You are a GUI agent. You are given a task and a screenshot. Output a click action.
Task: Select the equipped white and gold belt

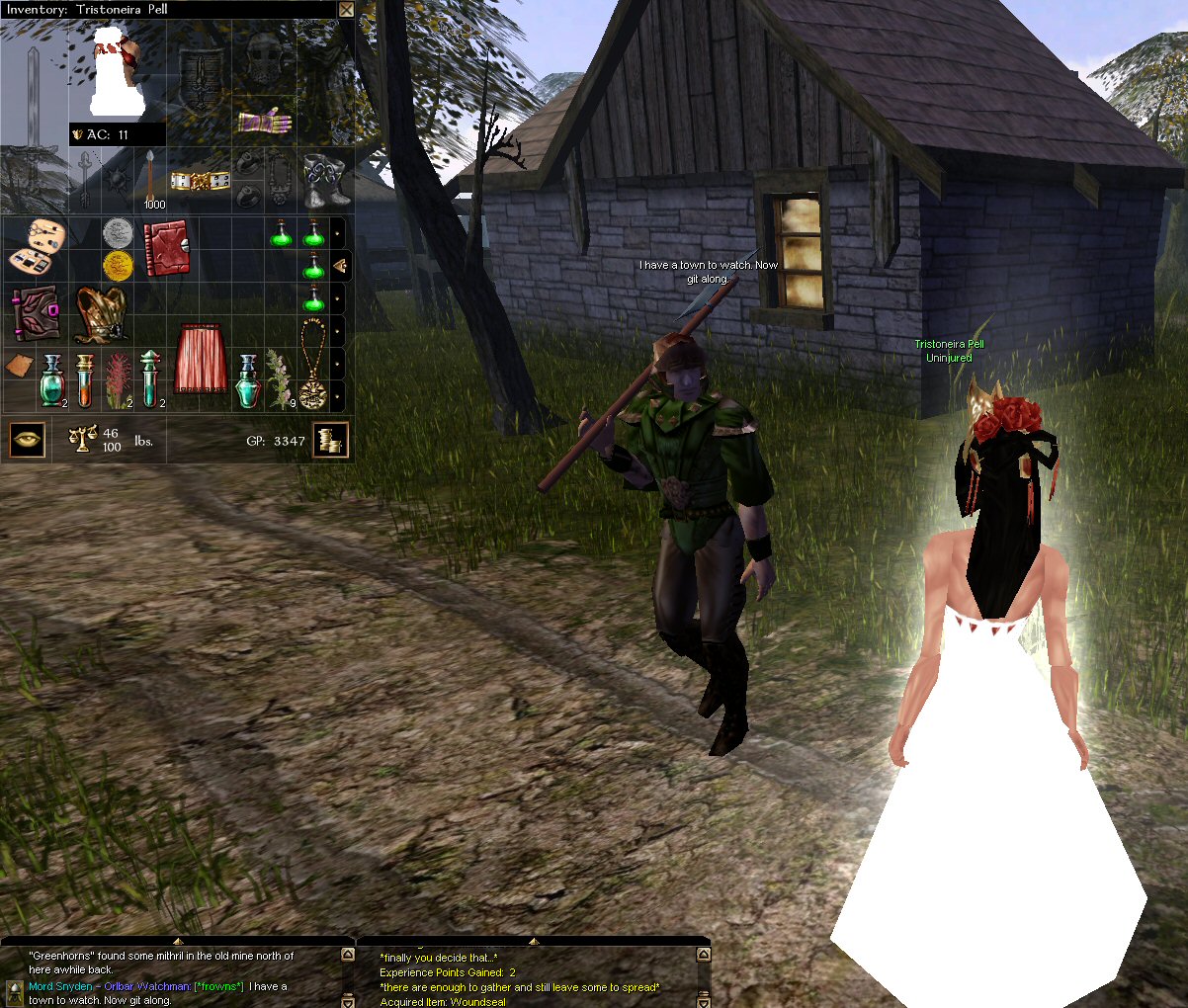point(200,181)
